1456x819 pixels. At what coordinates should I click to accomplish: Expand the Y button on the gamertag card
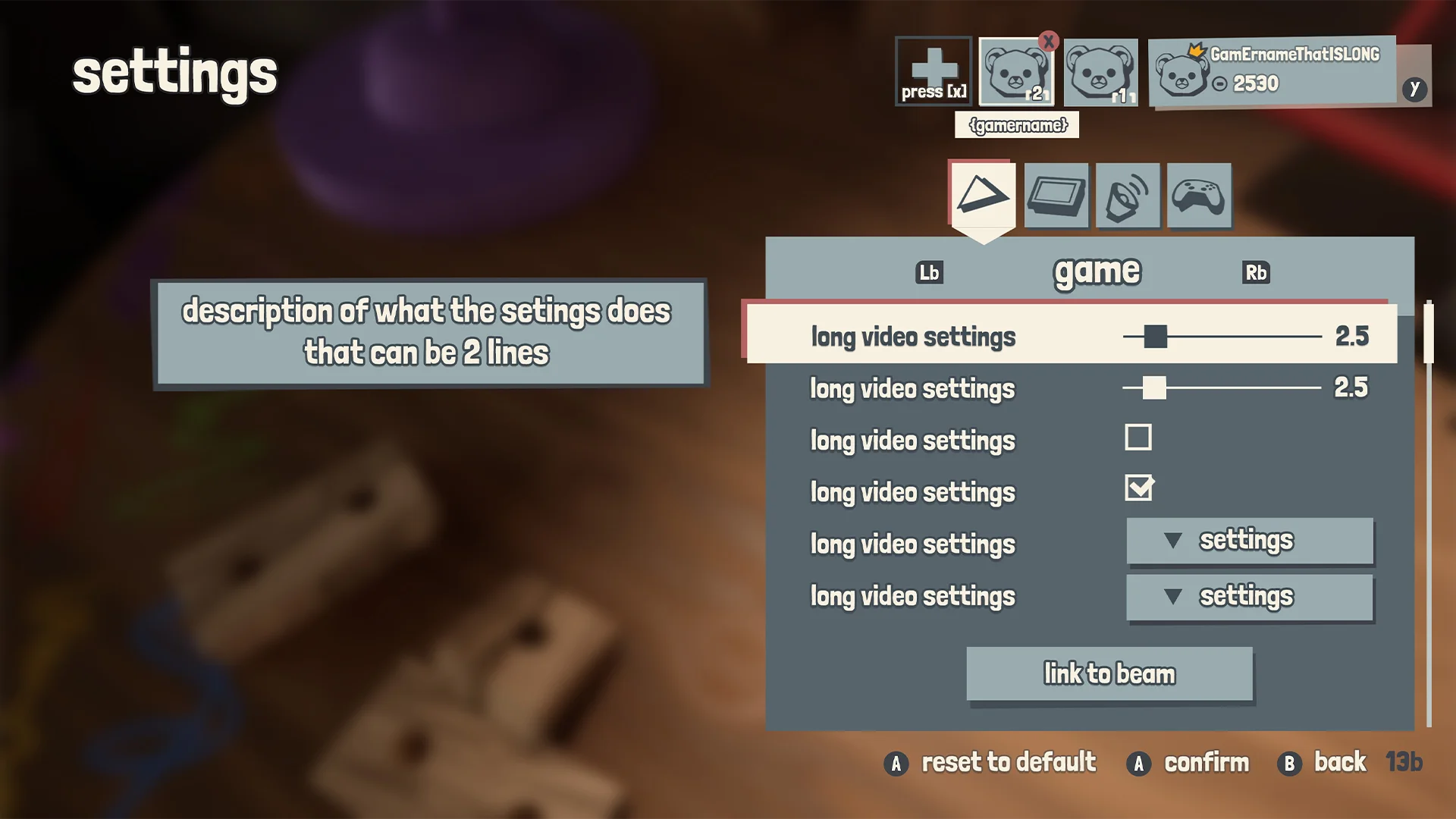click(x=1414, y=88)
